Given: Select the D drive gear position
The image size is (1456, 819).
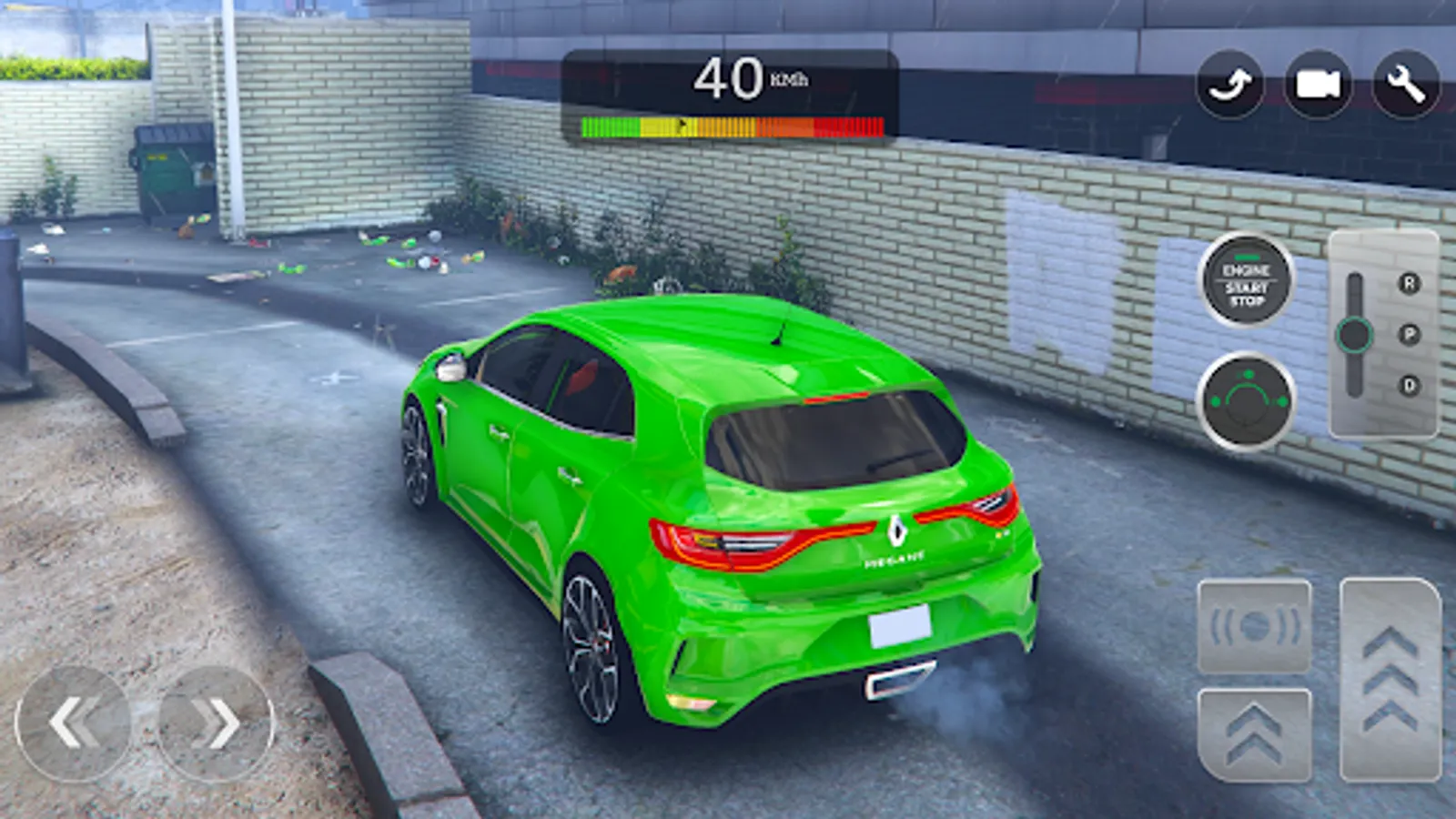Looking at the screenshot, I should 1409,386.
